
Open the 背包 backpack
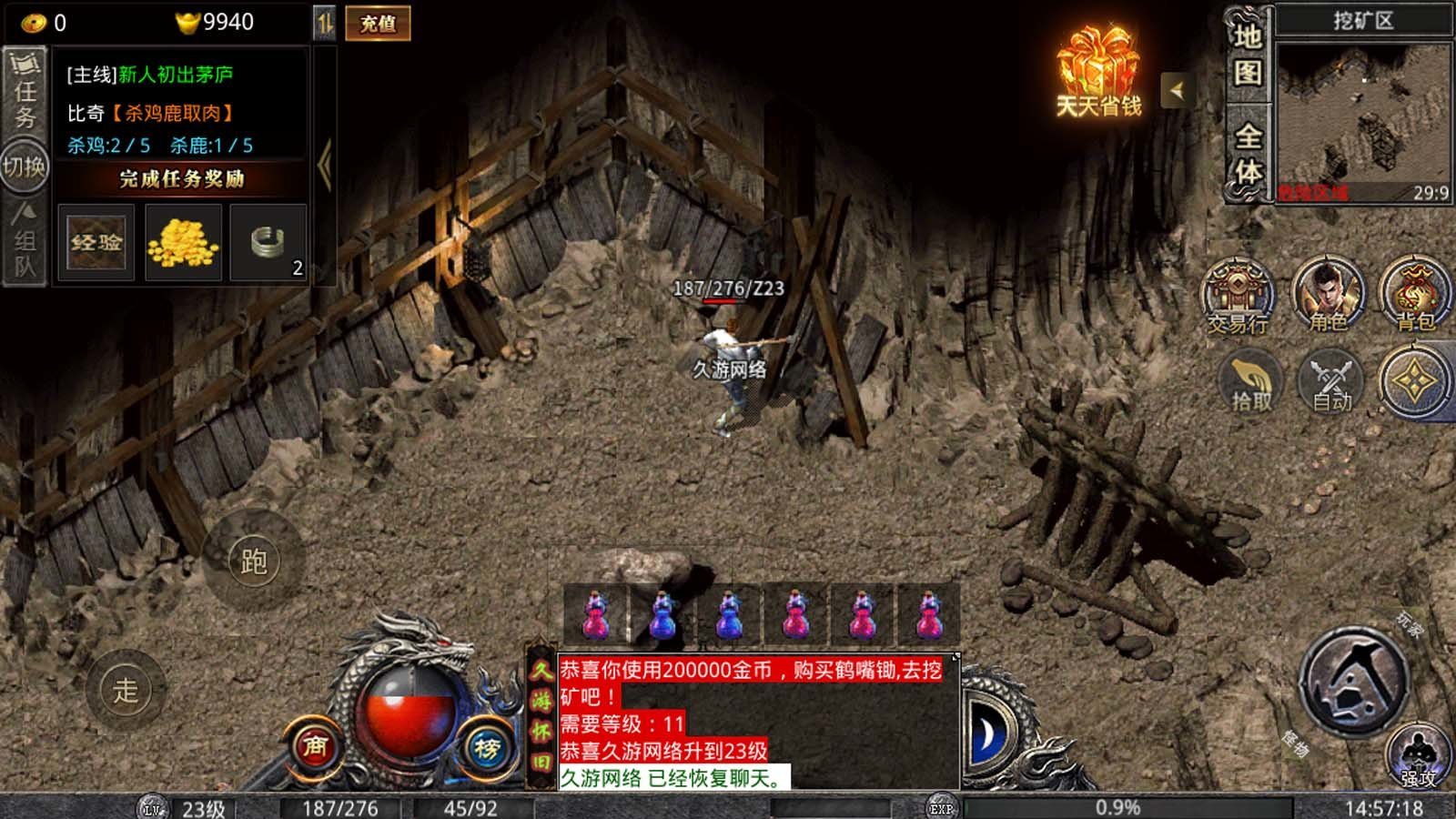coord(1415,296)
